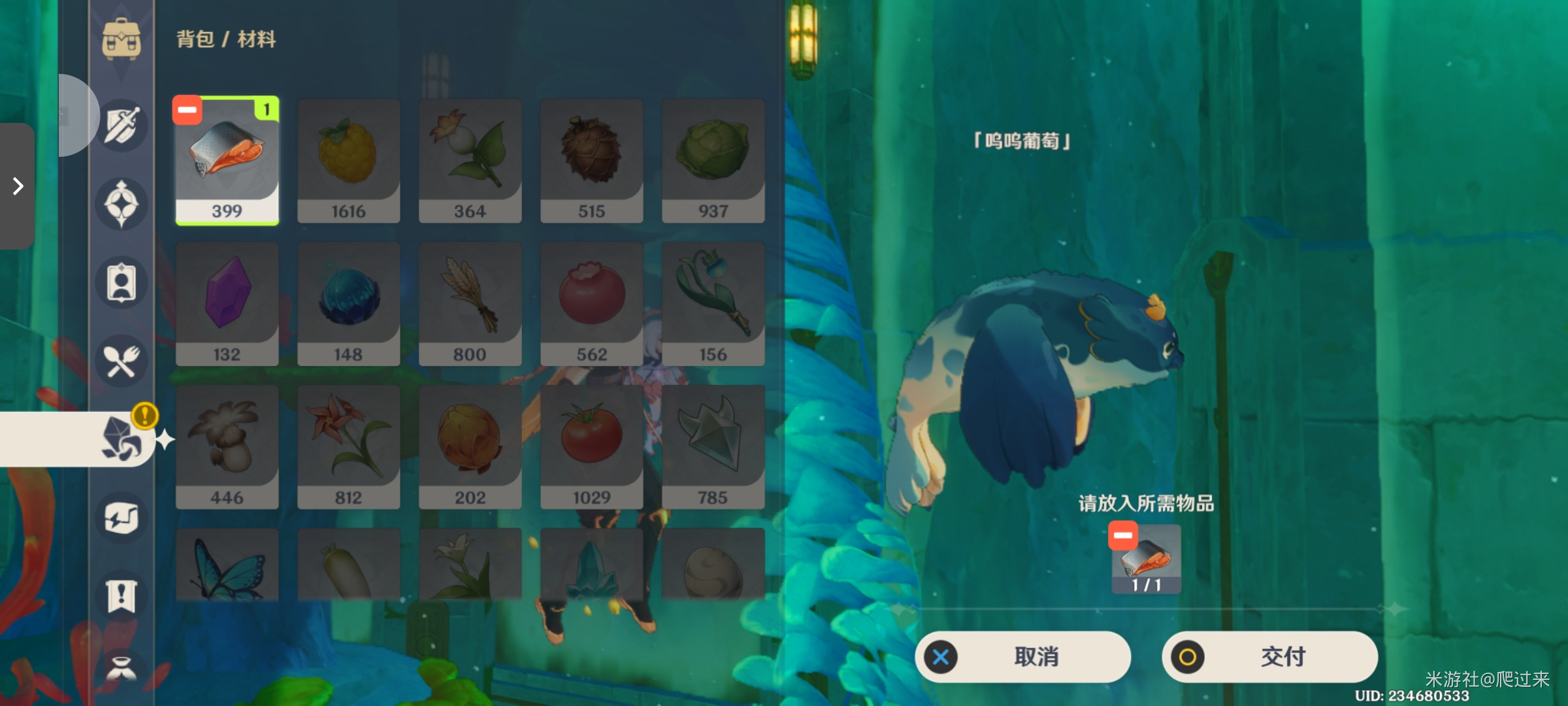Remove fish from the required item slot
The image size is (1568, 706).
click(x=1123, y=536)
